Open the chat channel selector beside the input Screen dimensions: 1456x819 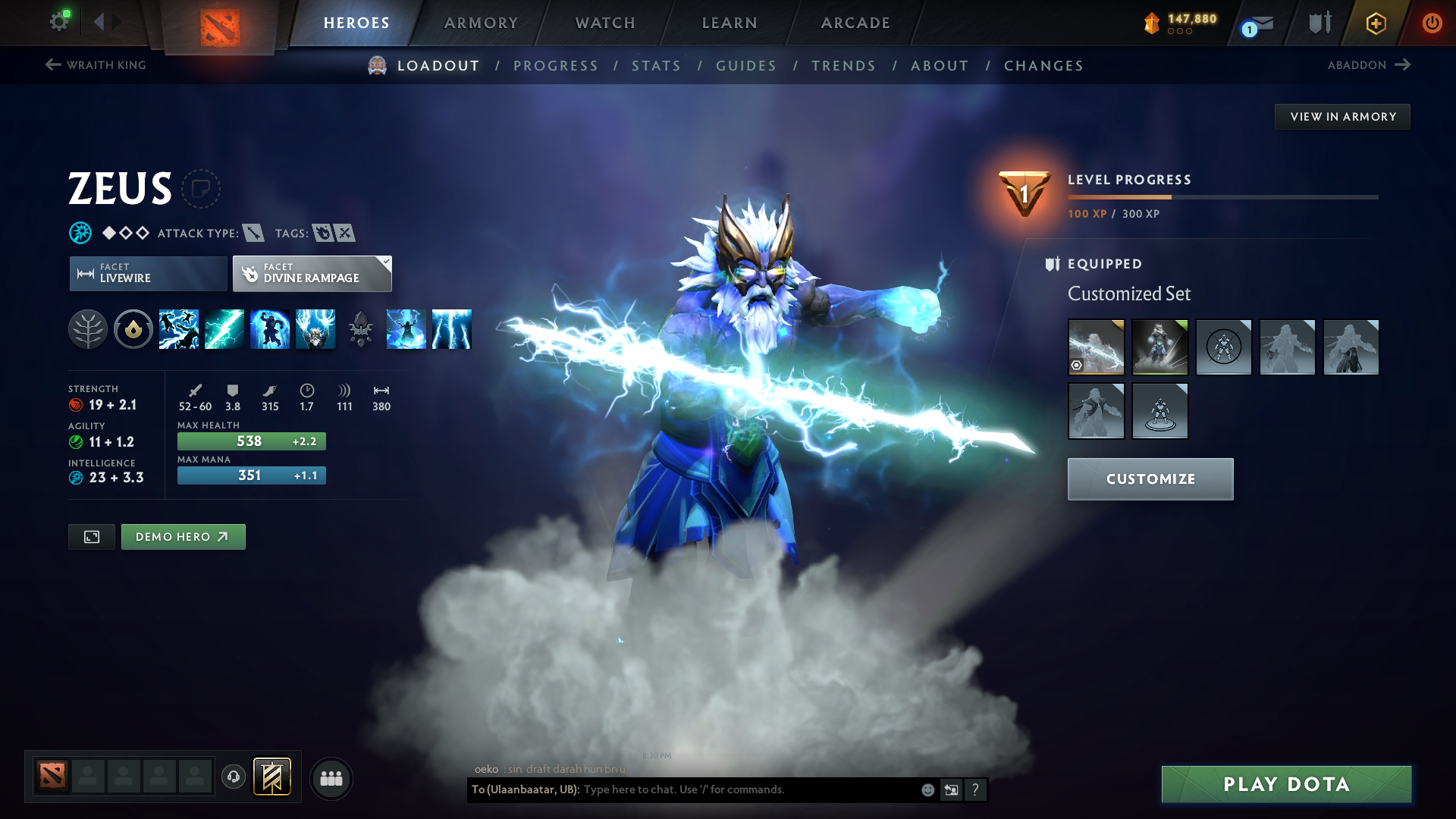click(951, 789)
